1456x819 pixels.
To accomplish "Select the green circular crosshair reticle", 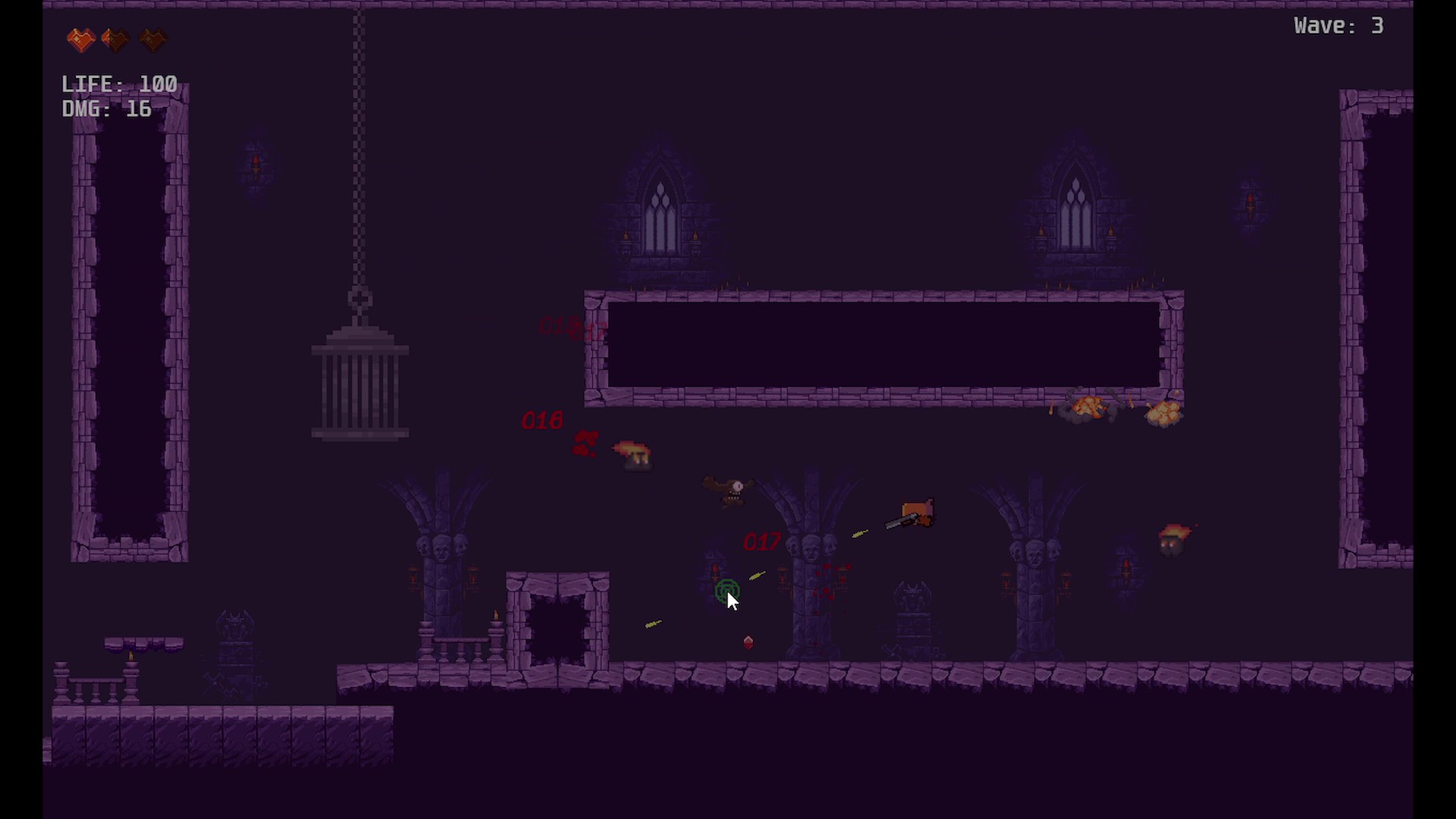I will point(726,591).
